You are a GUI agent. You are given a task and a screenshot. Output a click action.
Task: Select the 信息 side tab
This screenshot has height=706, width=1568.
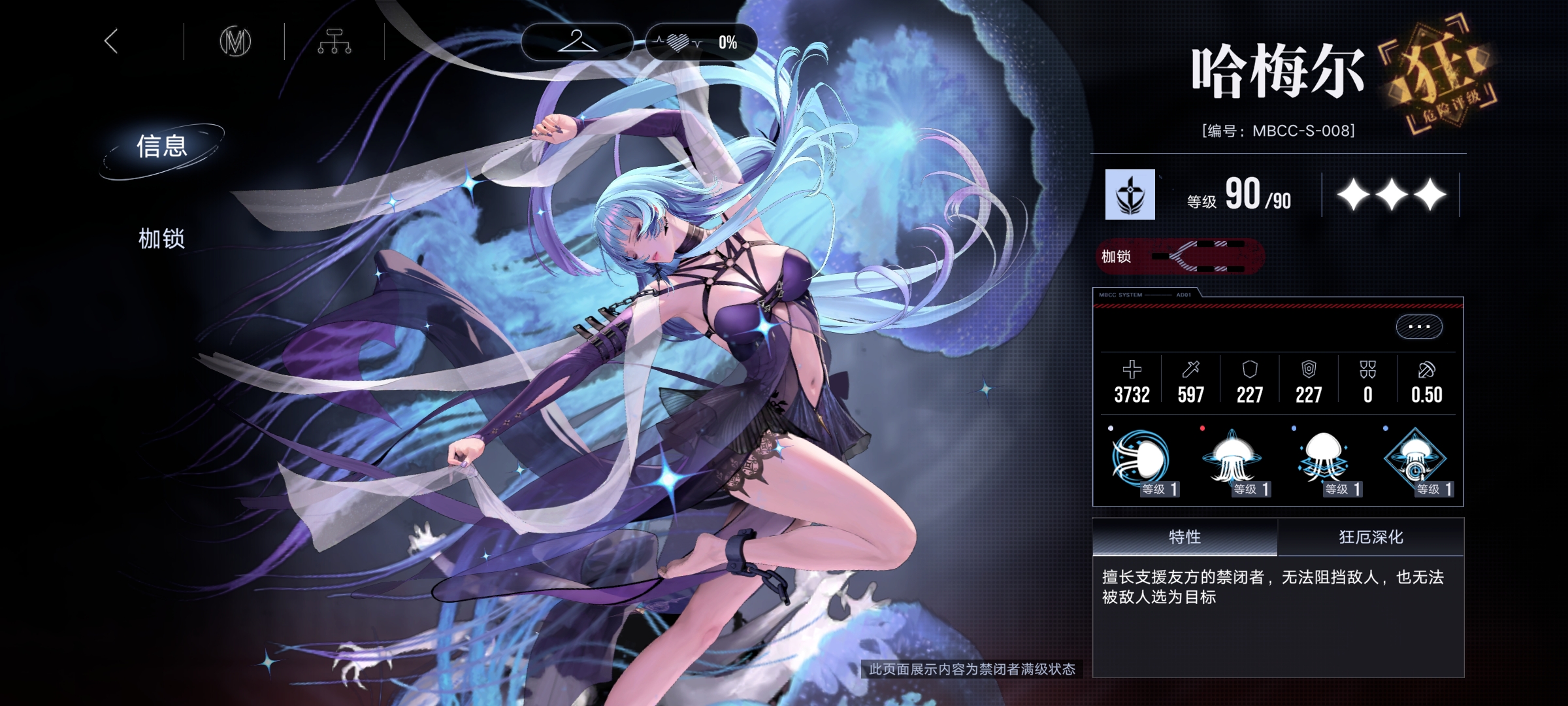[162, 146]
